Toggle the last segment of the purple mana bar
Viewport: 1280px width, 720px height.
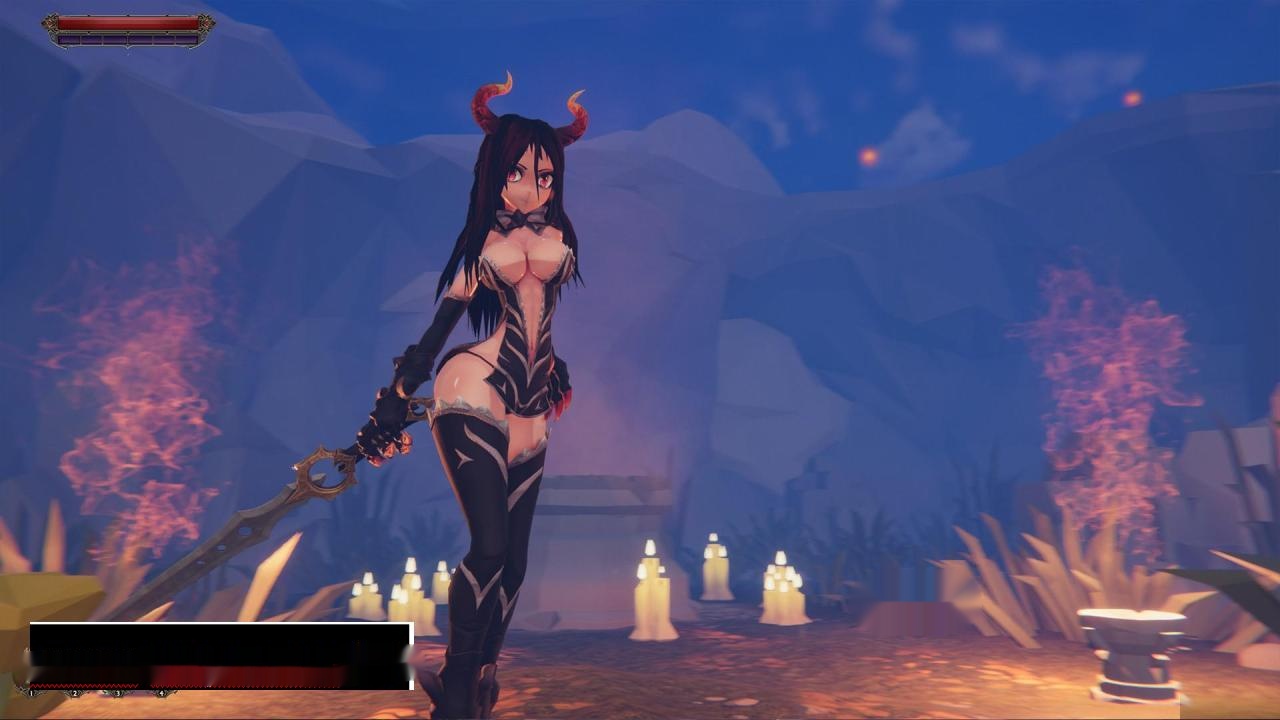pyautogui.click(x=188, y=40)
